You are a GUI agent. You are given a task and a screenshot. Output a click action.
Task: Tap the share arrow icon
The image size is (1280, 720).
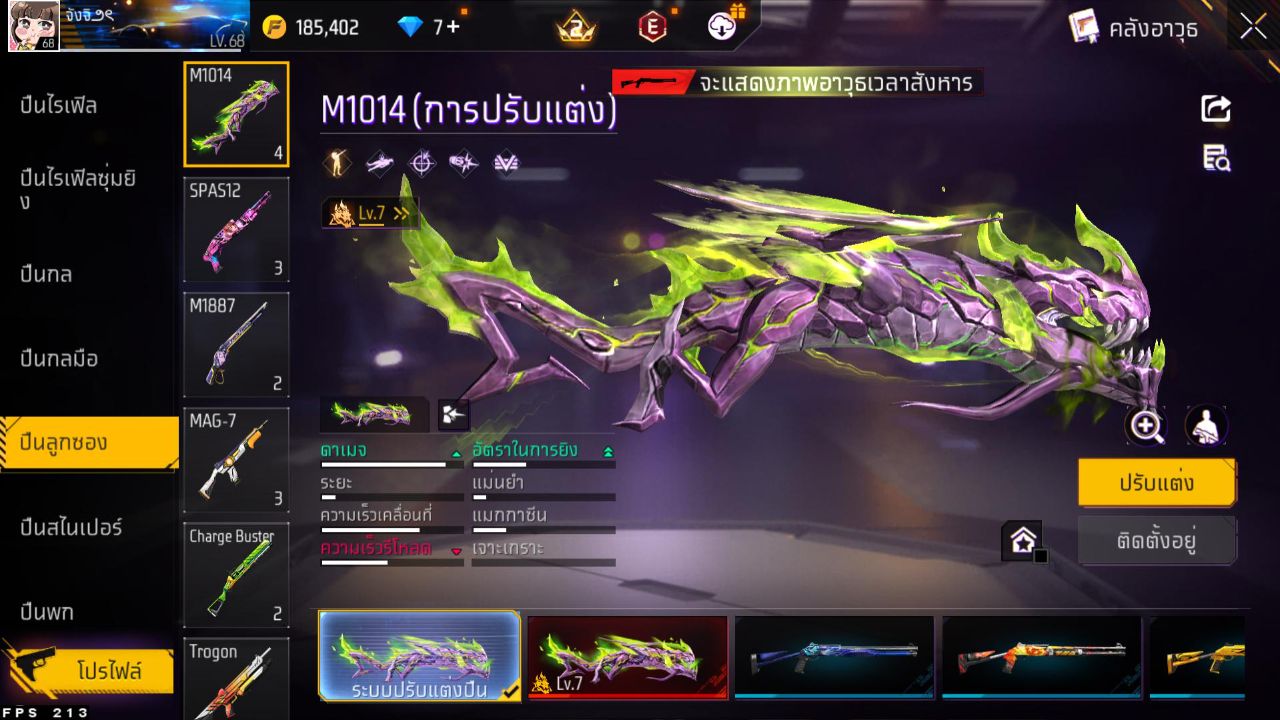pos(1216,108)
